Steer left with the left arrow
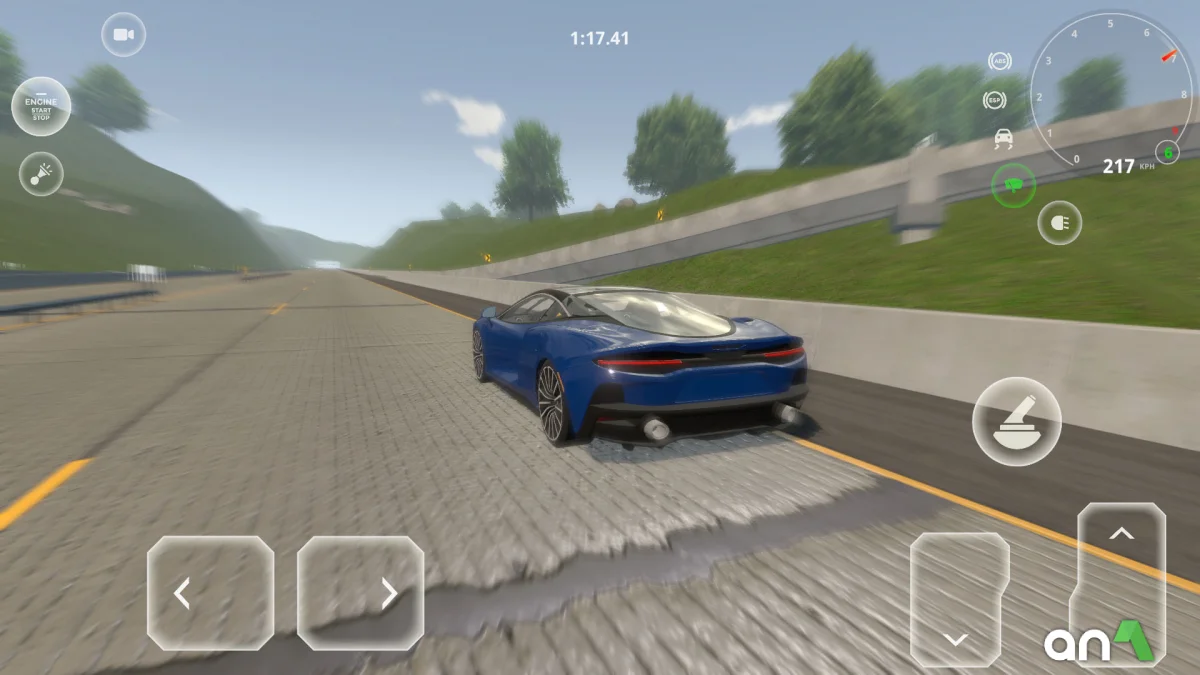Viewport: 1200px width, 675px height. (210, 593)
